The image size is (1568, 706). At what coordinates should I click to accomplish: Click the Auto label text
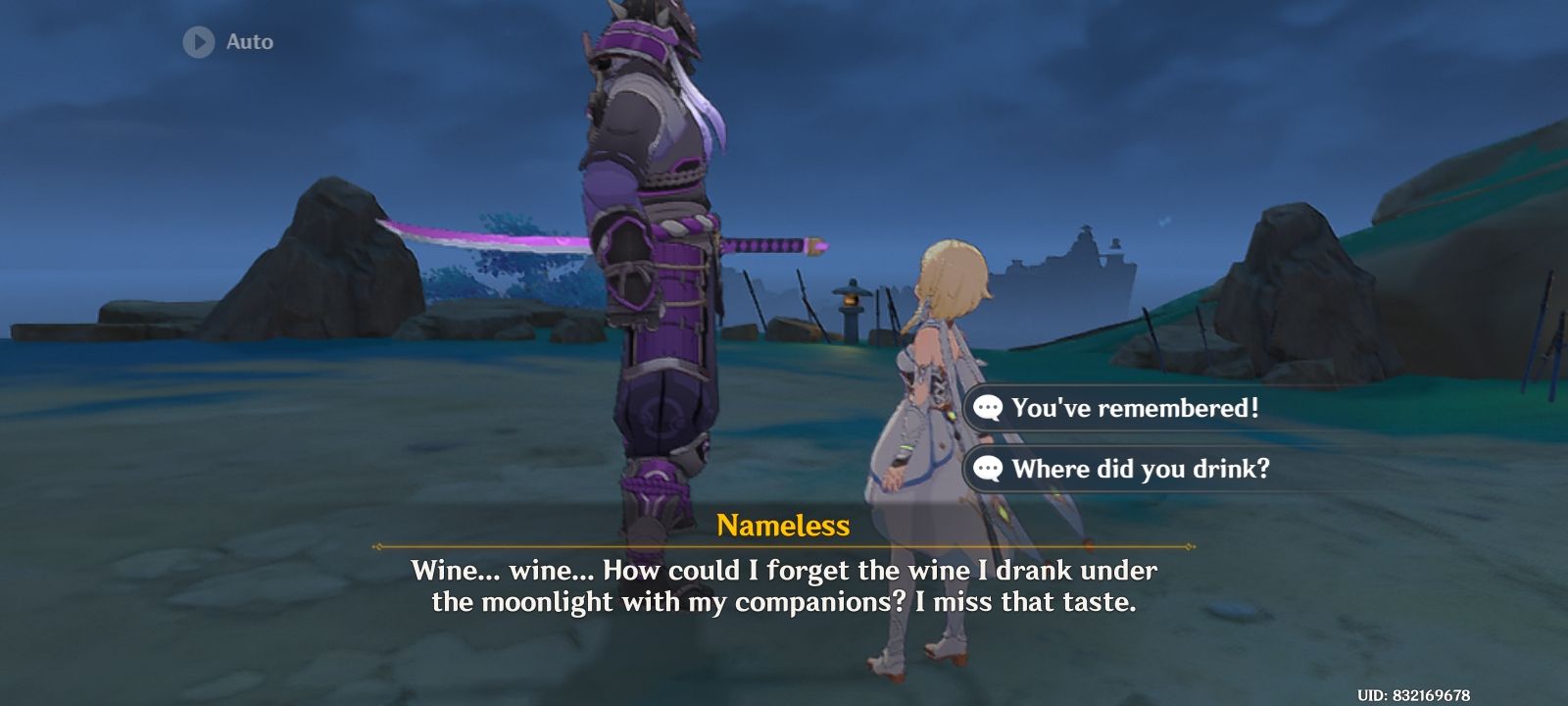pyautogui.click(x=249, y=42)
